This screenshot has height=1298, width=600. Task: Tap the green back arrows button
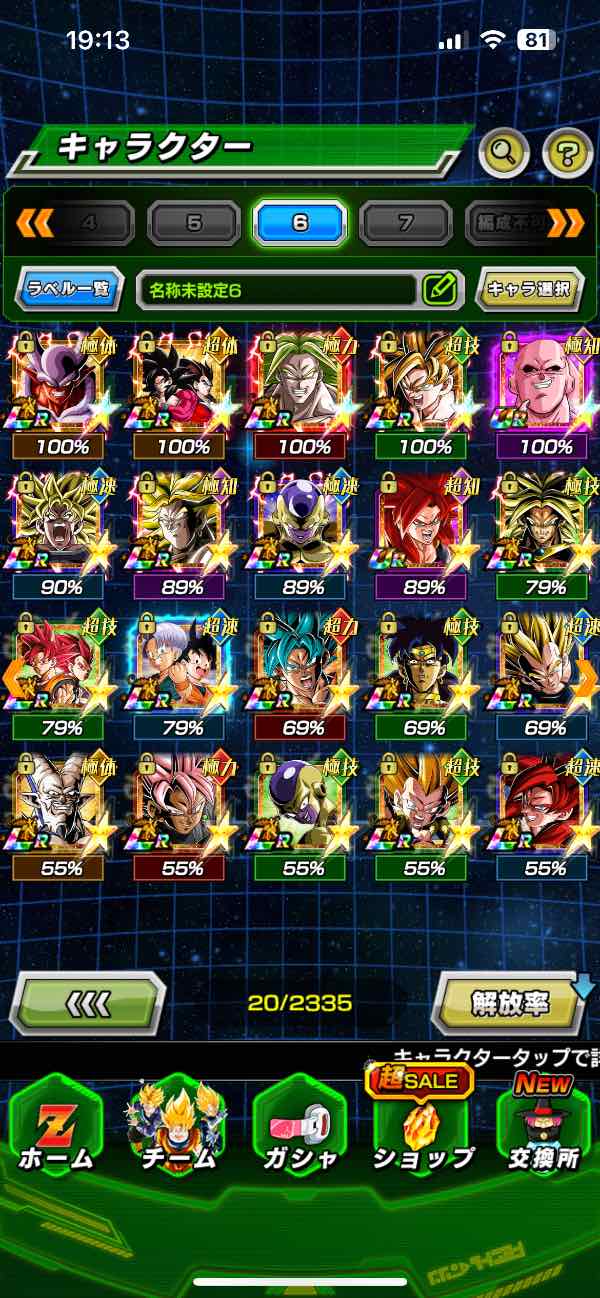[88, 1001]
